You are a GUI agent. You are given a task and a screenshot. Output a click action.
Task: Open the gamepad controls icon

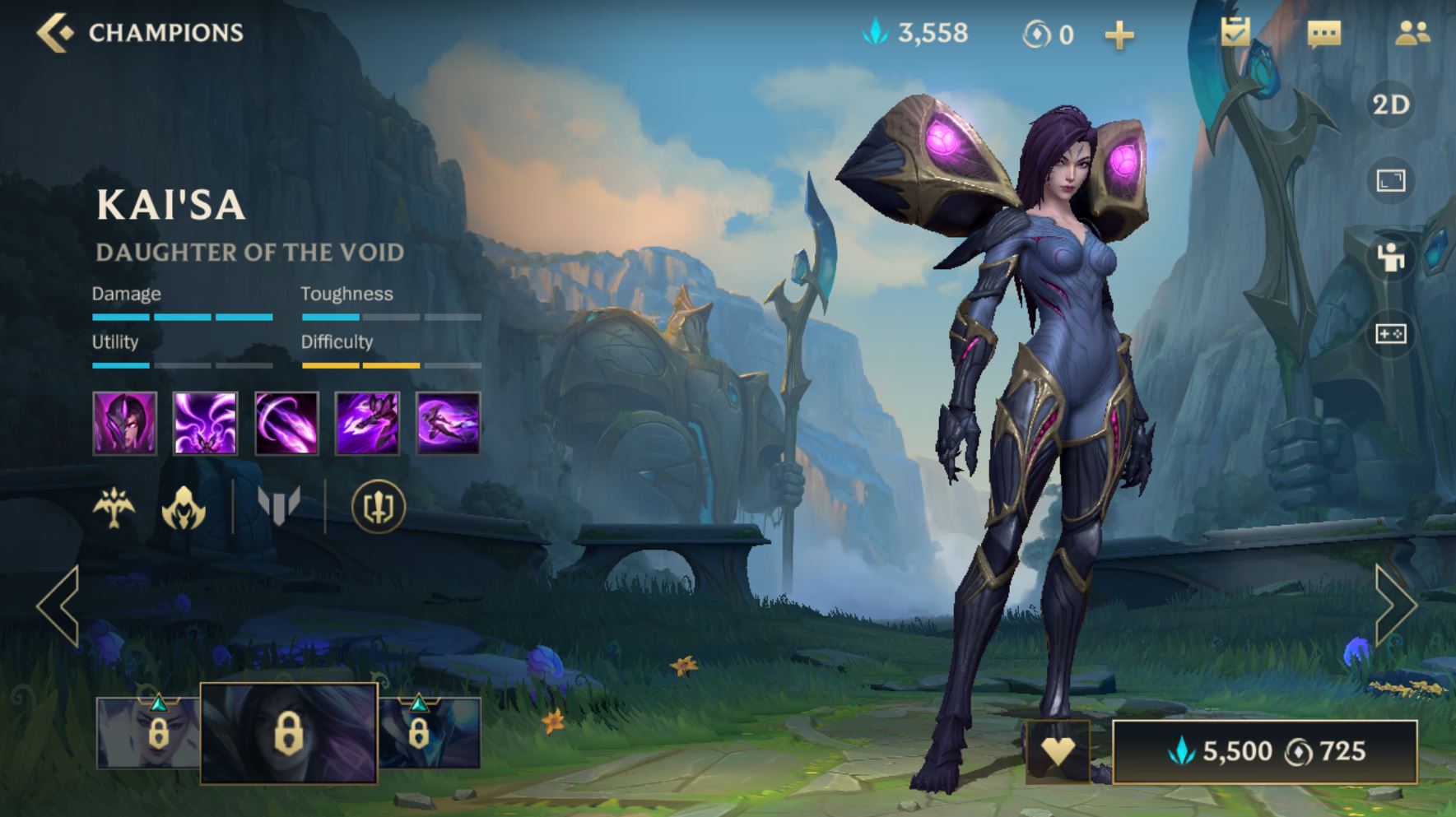coord(1390,334)
